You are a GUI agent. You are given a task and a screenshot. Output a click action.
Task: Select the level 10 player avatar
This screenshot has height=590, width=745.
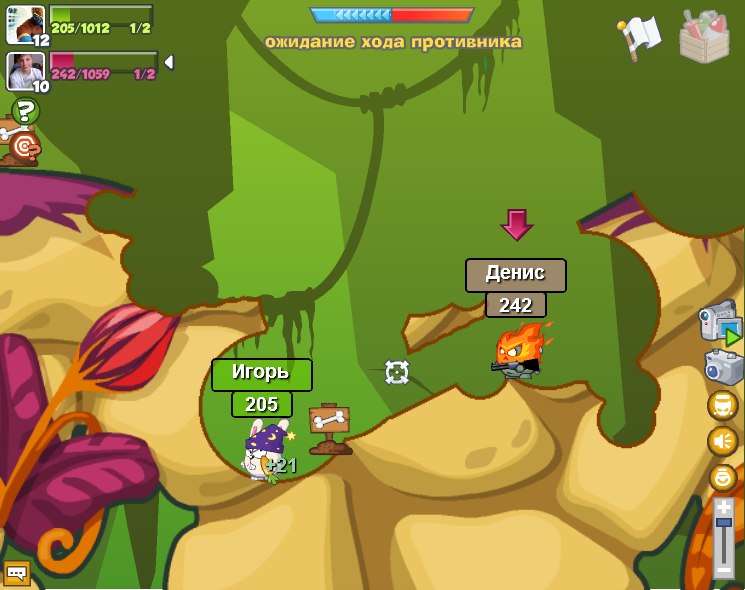coord(25,71)
